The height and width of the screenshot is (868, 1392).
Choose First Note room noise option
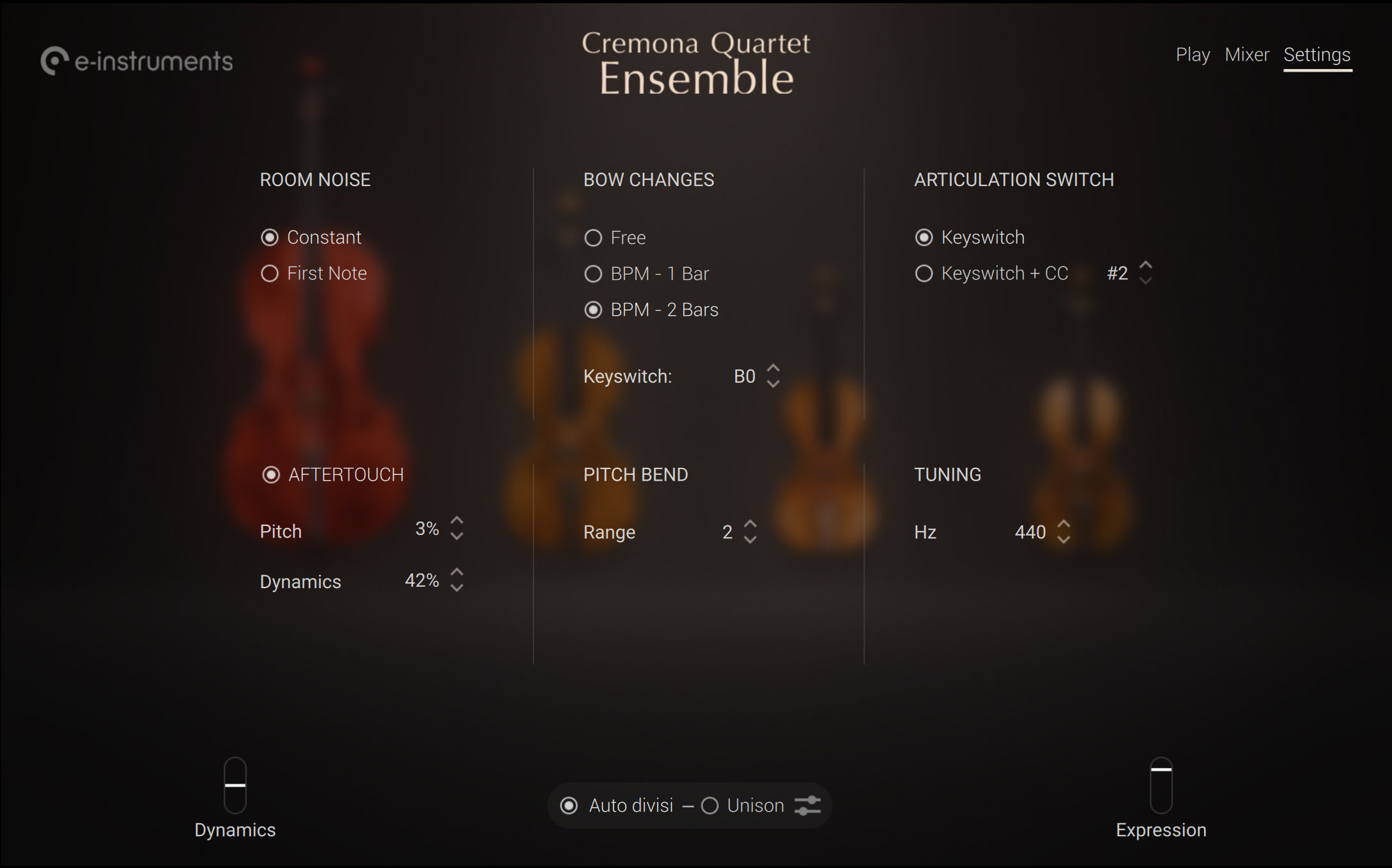270,274
